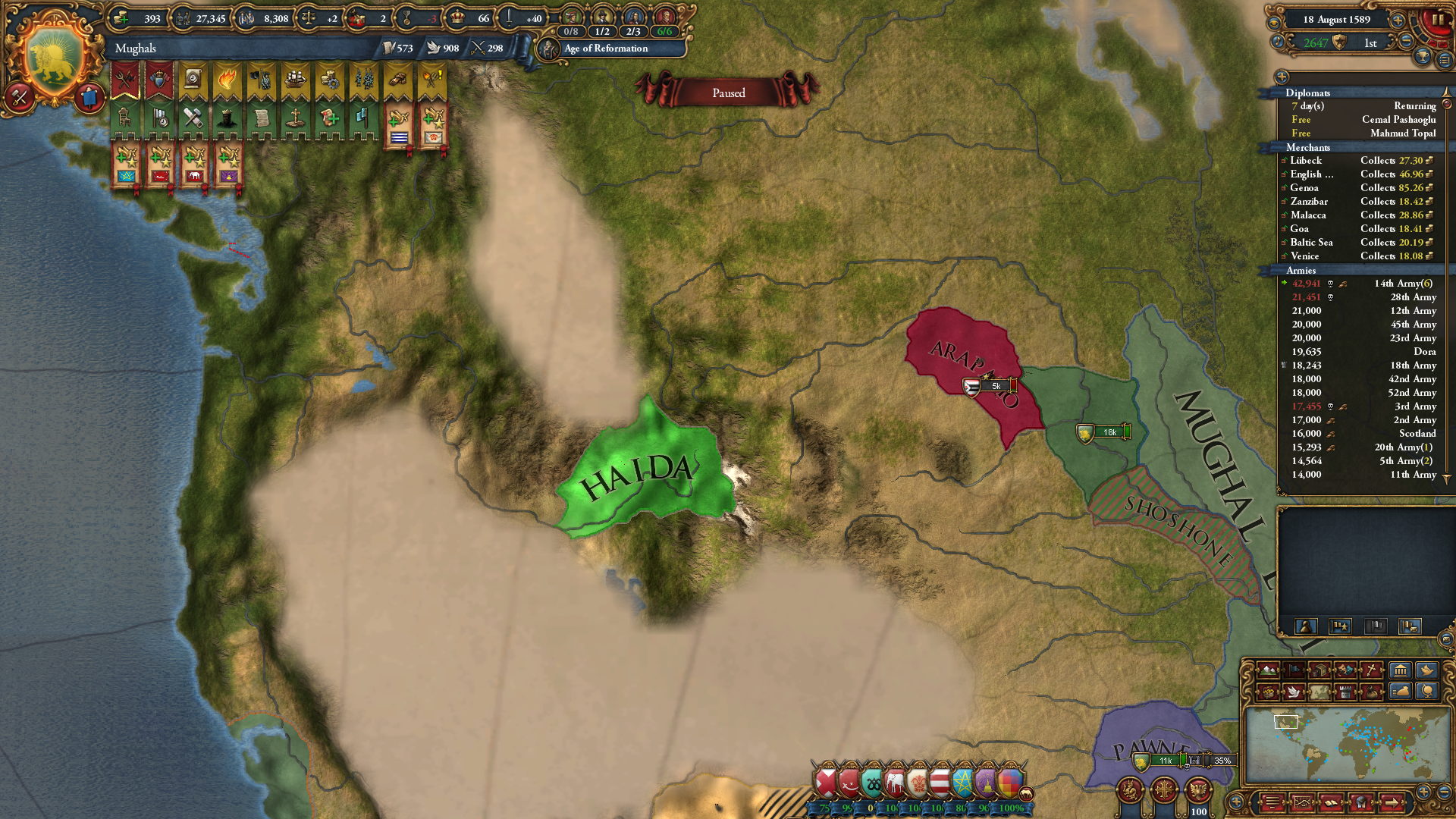The width and height of the screenshot is (1456, 819).
Task: Select the terrain mapmode icon
Action: [x=1268, y=670]
